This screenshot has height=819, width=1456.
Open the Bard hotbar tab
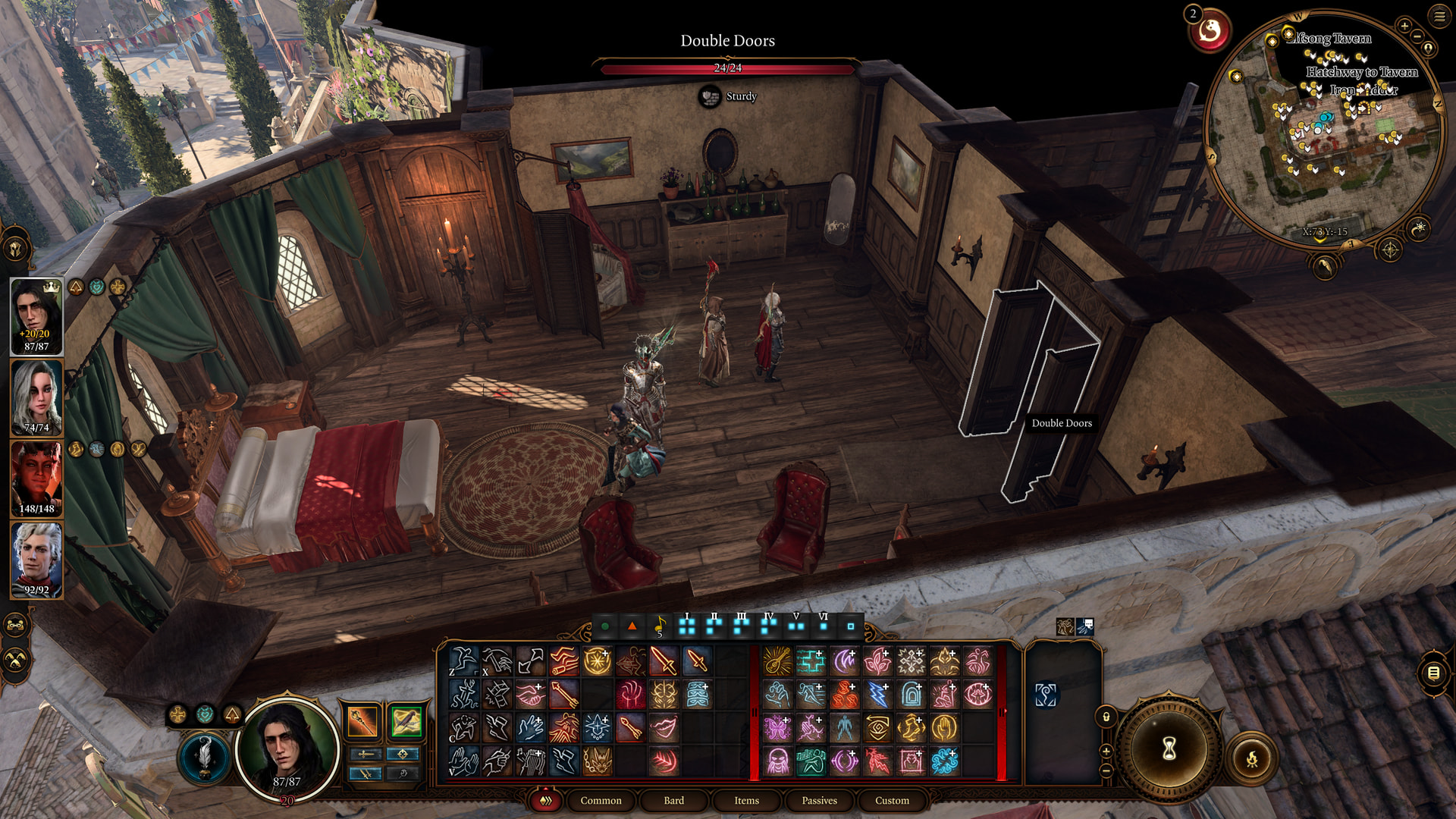(673, 800)
